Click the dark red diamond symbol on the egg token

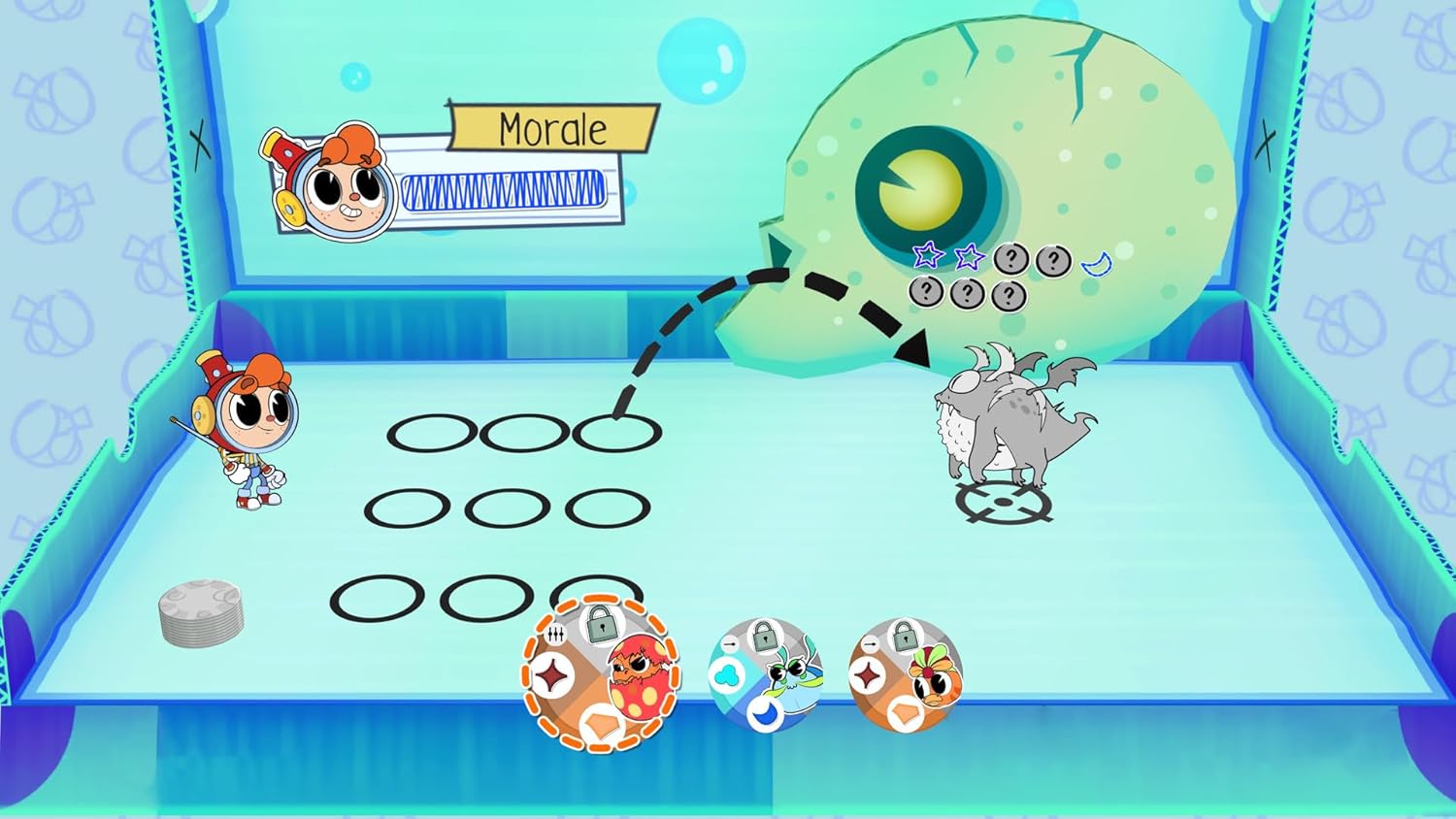(551, 674)
